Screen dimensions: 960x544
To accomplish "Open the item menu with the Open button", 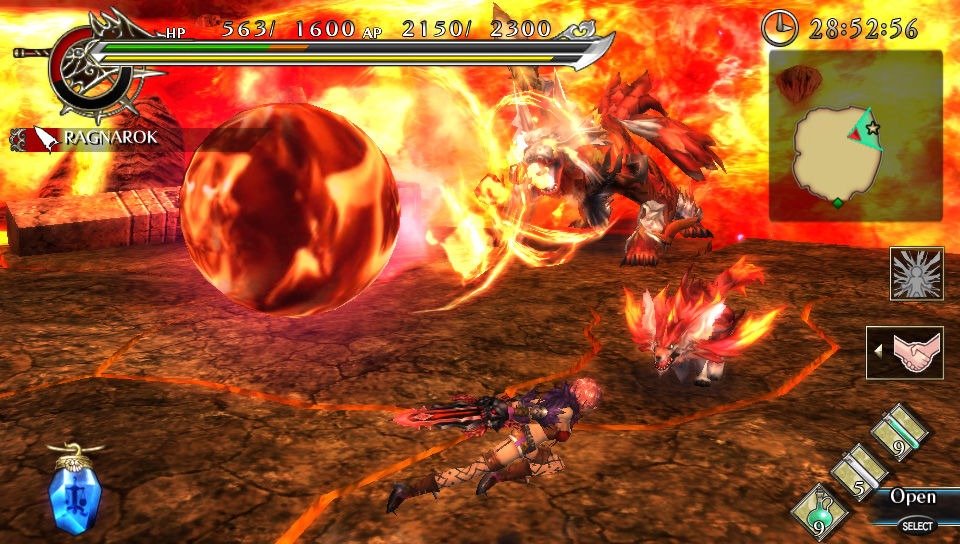I will pyautogui.click(x=912, y=497).
